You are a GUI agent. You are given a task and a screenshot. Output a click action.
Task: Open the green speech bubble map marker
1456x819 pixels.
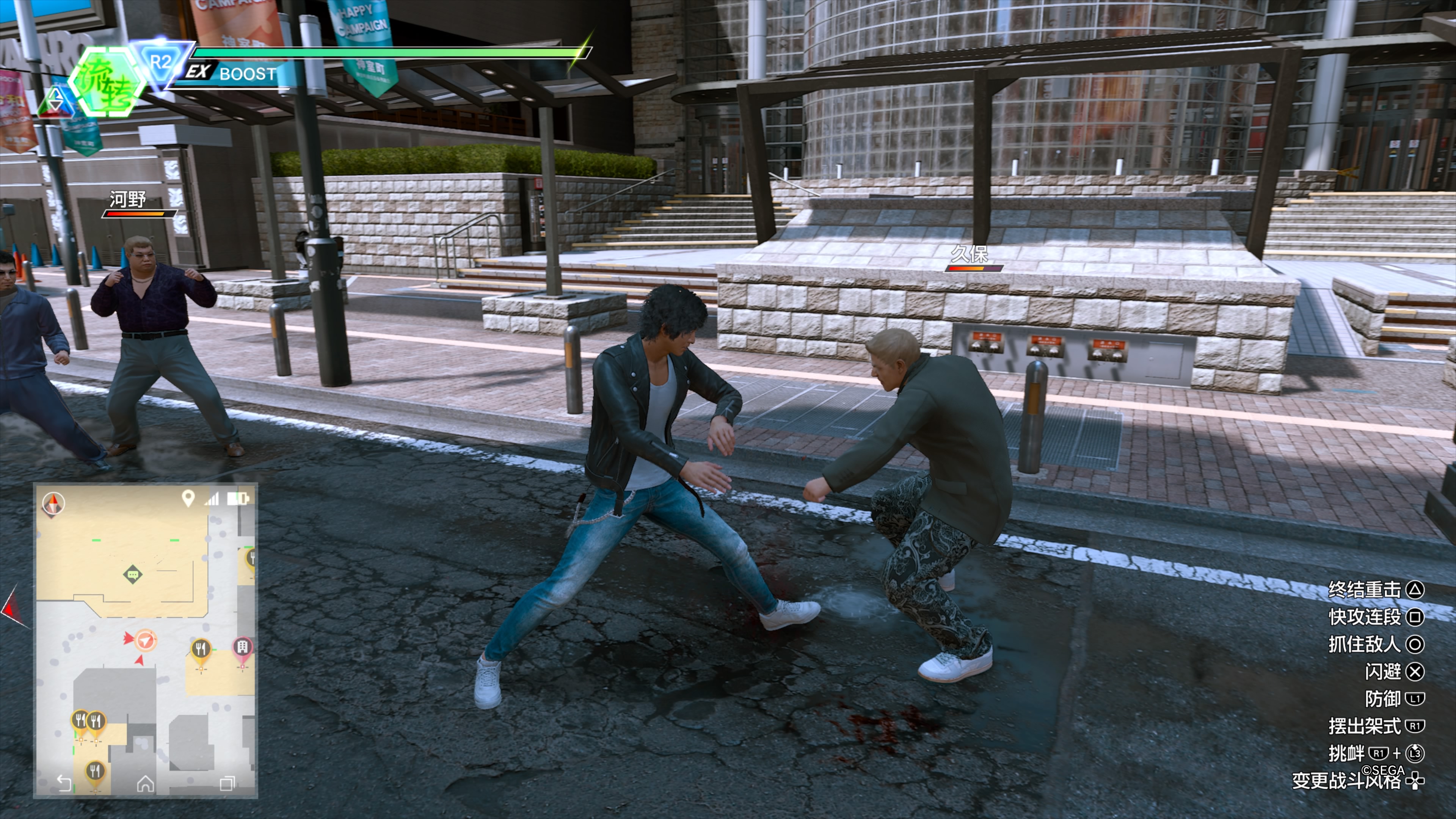pyautogui.click(x=132, y=575)
